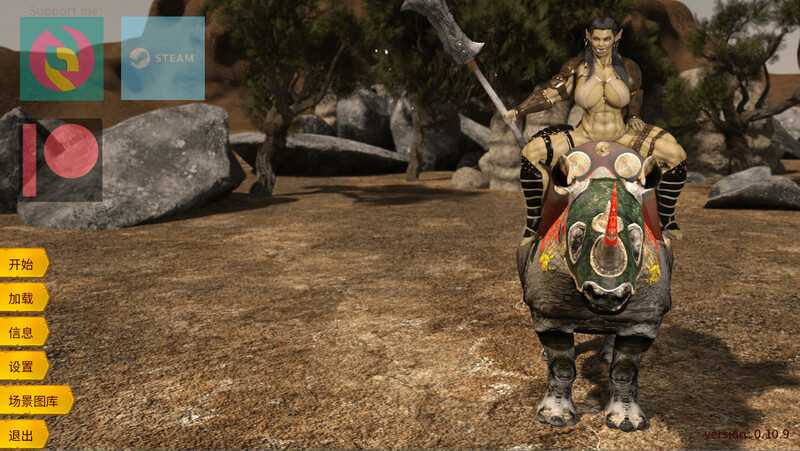The width and height of the screenshot is (800, 451).
Task: Choose 退出 to quit the game
Action: click(x=22, y=435)
